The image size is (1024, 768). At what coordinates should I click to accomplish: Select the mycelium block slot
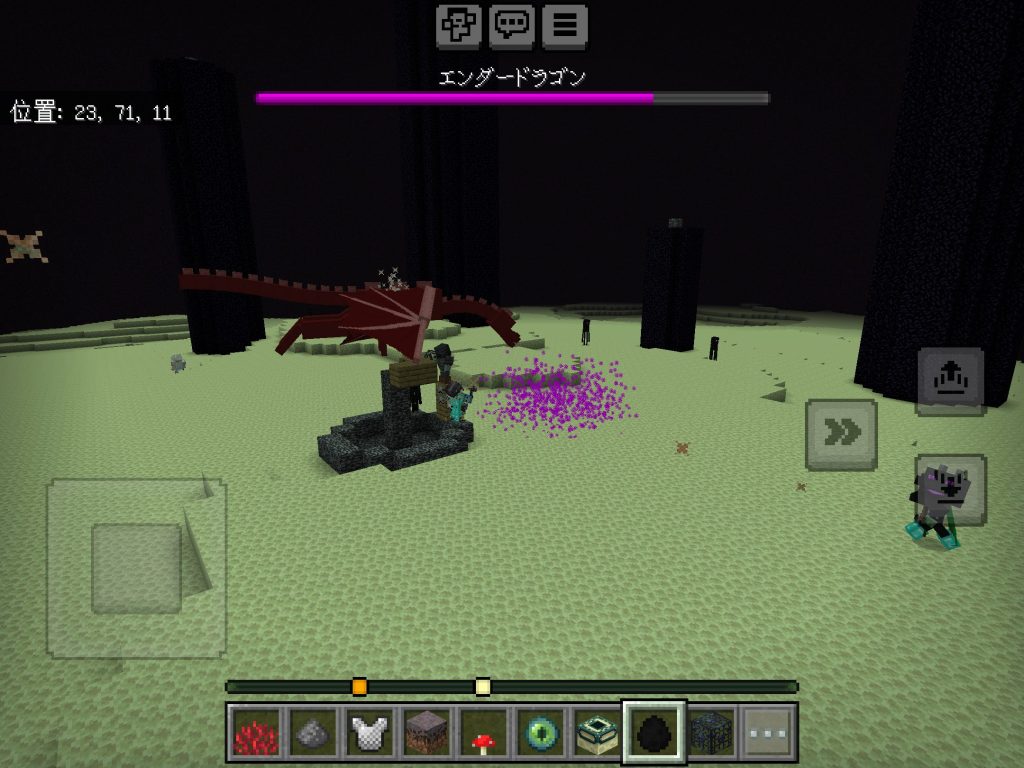tap(426, 733)
